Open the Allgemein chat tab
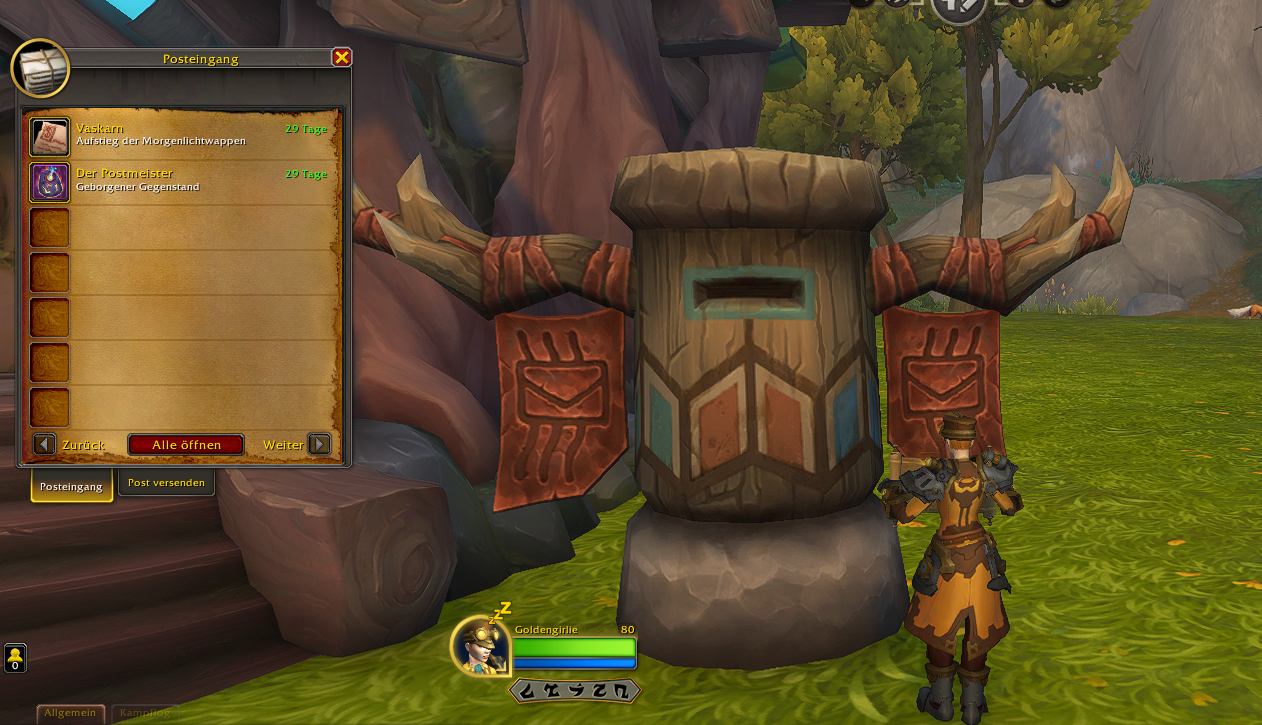 pos(70,713)
